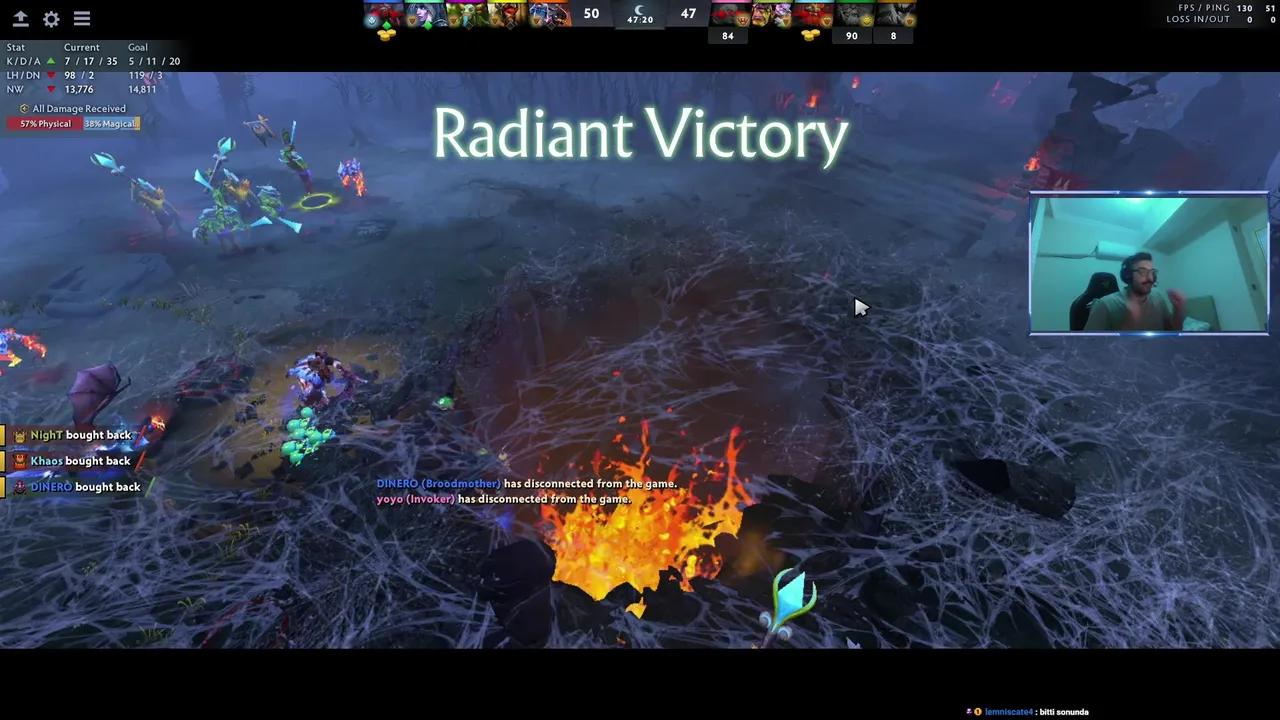Click DINERO's hero icon in the buyback feed

point(19,486)
